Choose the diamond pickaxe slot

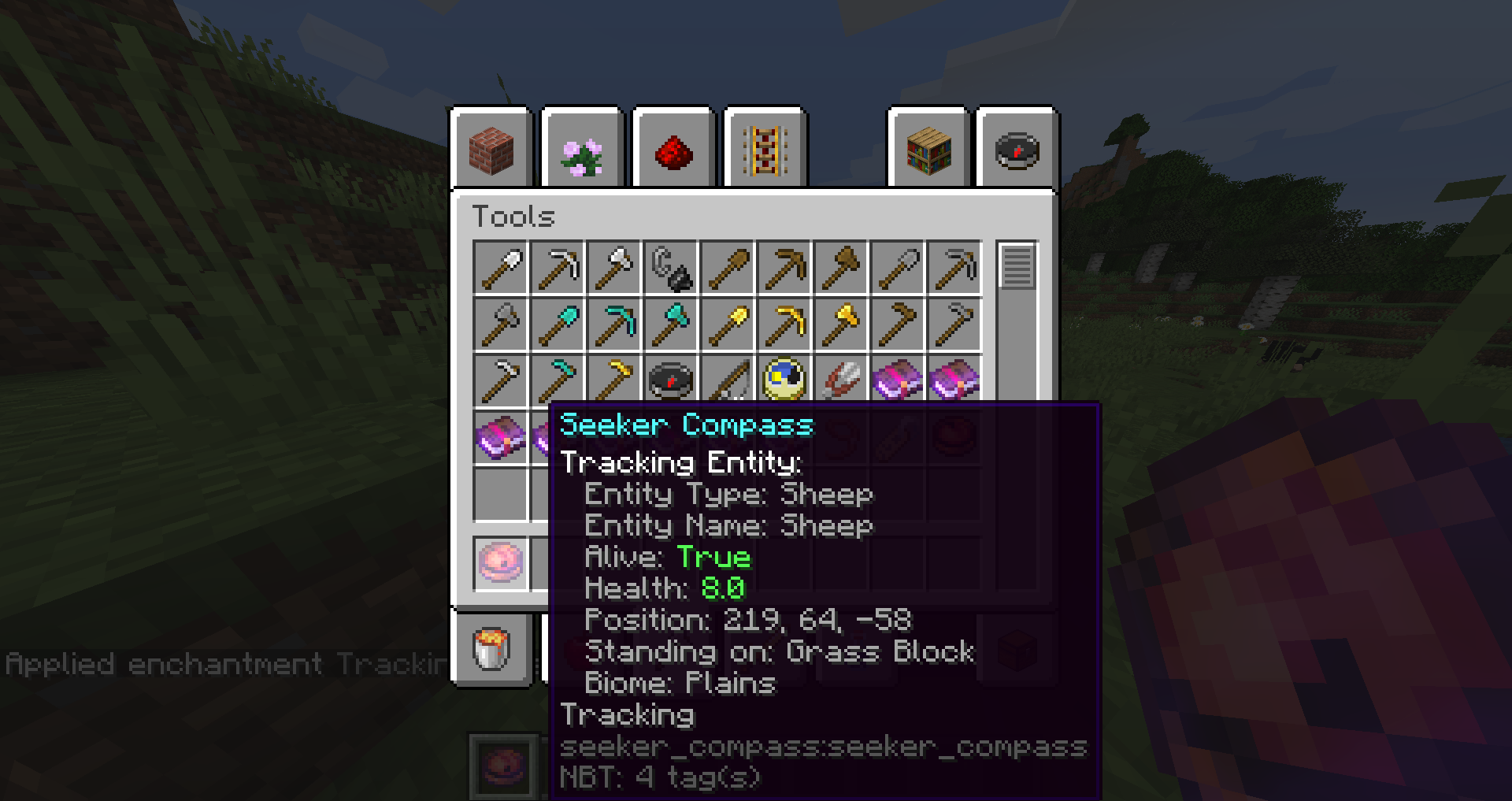click(x=614, y=324)
